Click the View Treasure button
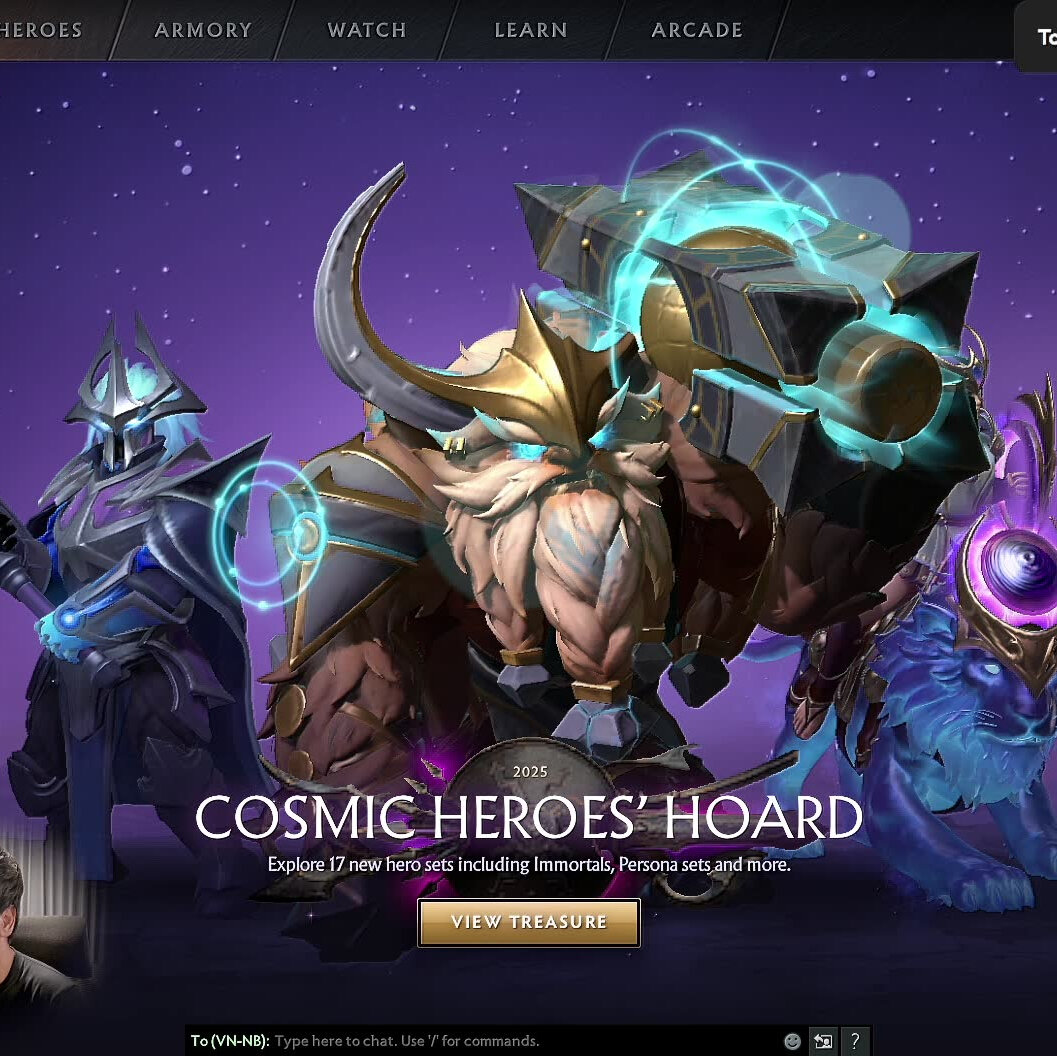Viewport: 1057px width, 1056px height. coord(528,922)
